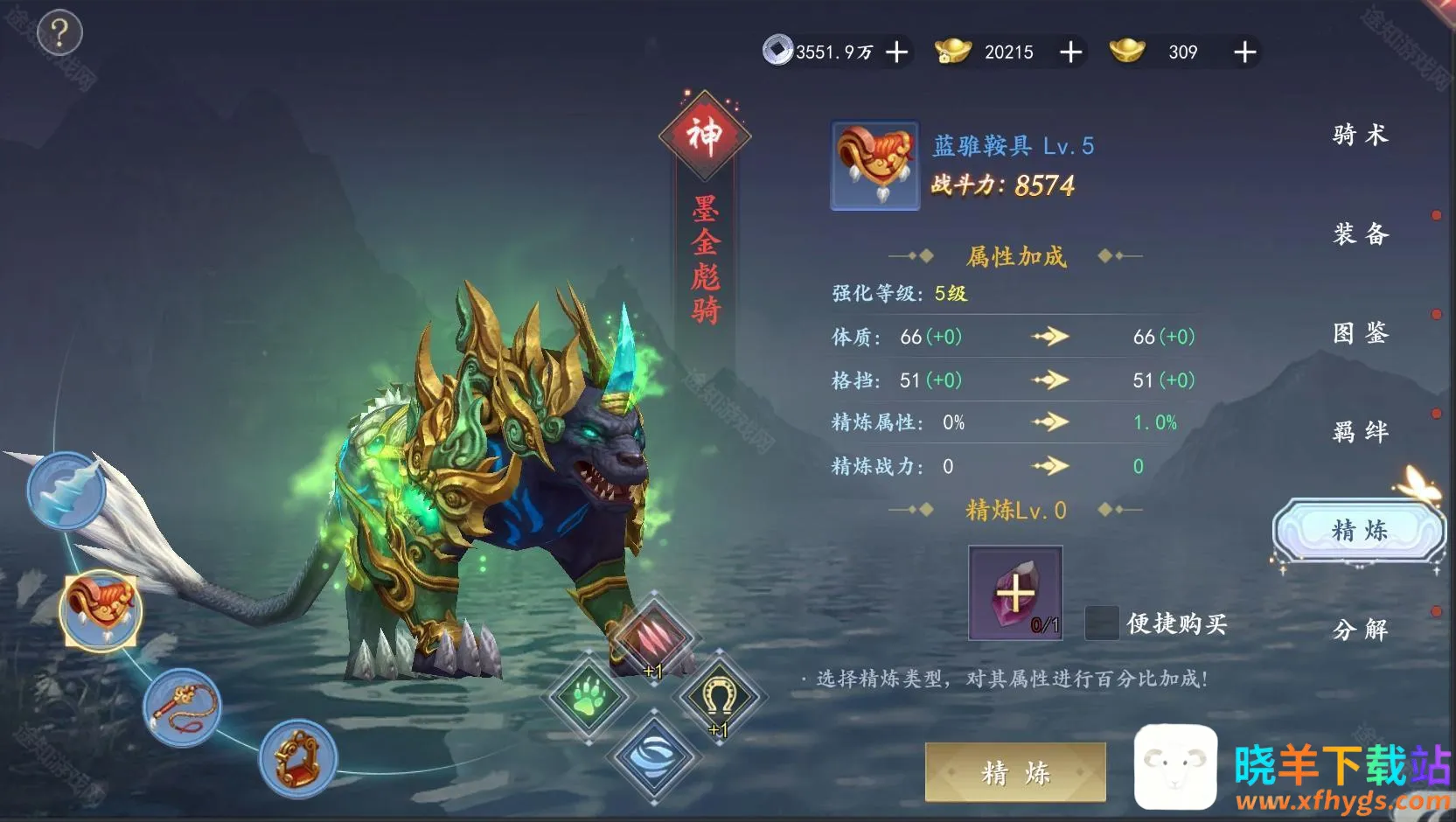Add gold ingots next to 20215

[1070, 52]
